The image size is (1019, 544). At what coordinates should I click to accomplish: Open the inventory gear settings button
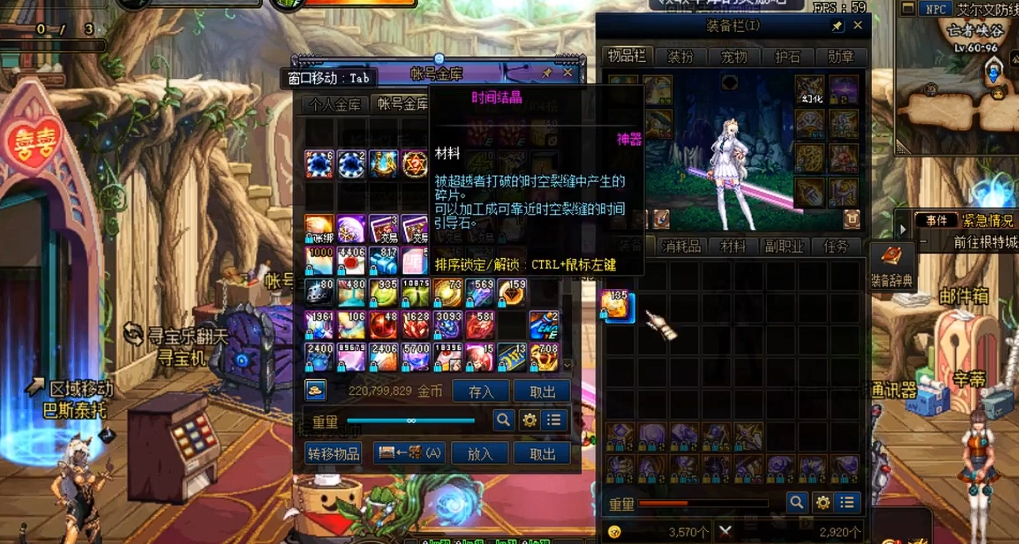[822, 503]
